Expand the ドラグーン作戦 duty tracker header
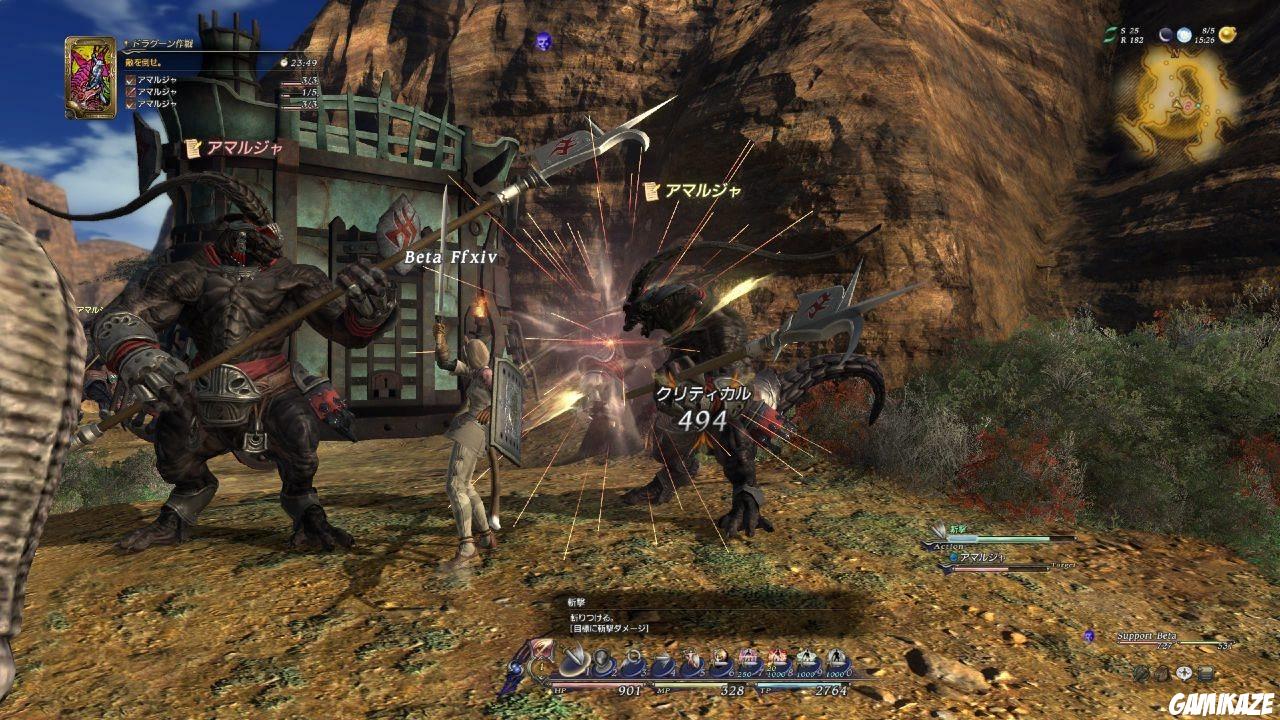Viewport: 1280px width, 720px height. [x=160, y=44]
